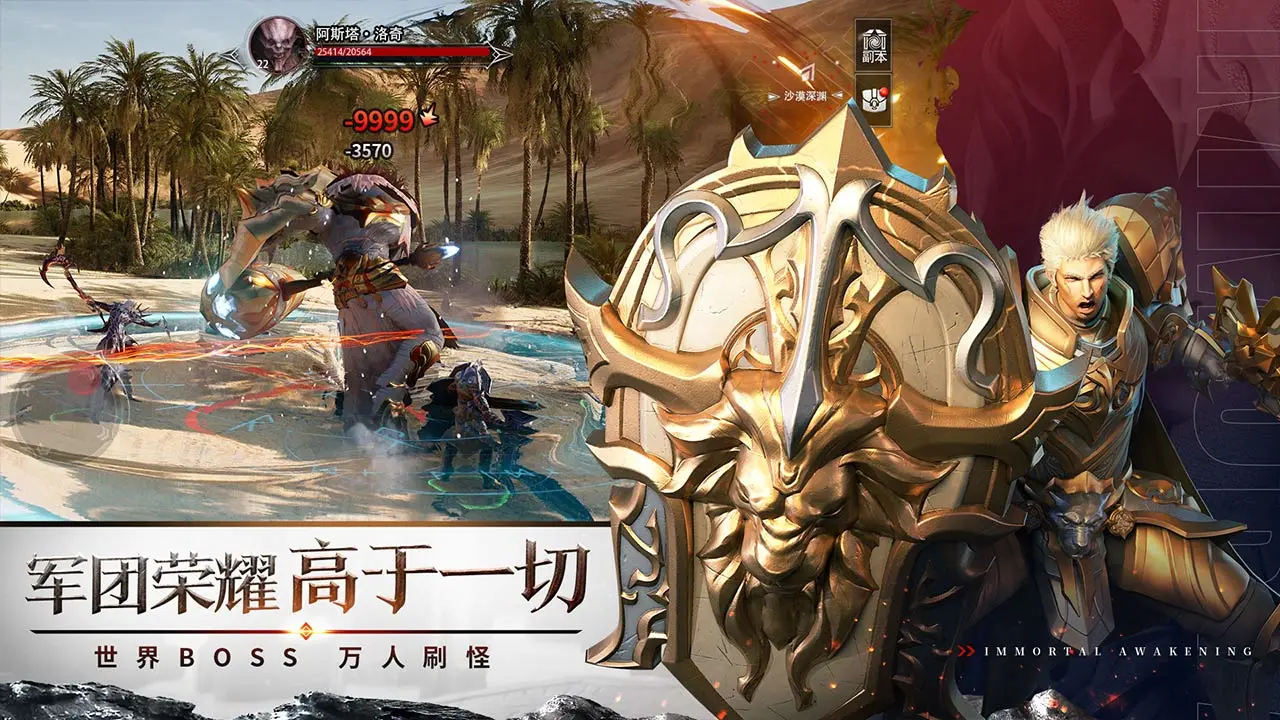
Task: Click the swirl portal symbol on the 副本 button
Action: tap(874, 42)
